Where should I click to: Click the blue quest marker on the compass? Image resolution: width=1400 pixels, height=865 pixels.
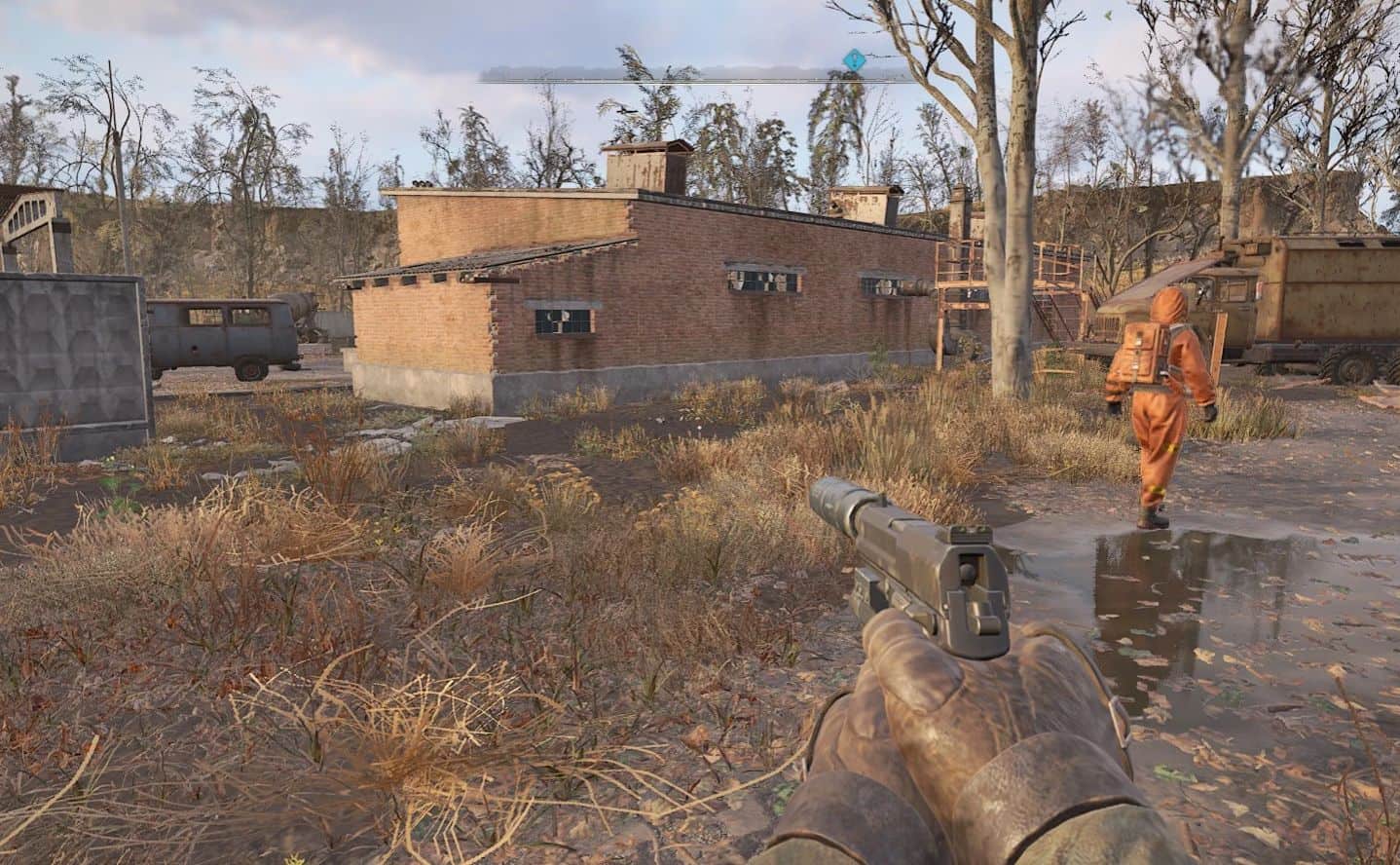coord(854,60)
